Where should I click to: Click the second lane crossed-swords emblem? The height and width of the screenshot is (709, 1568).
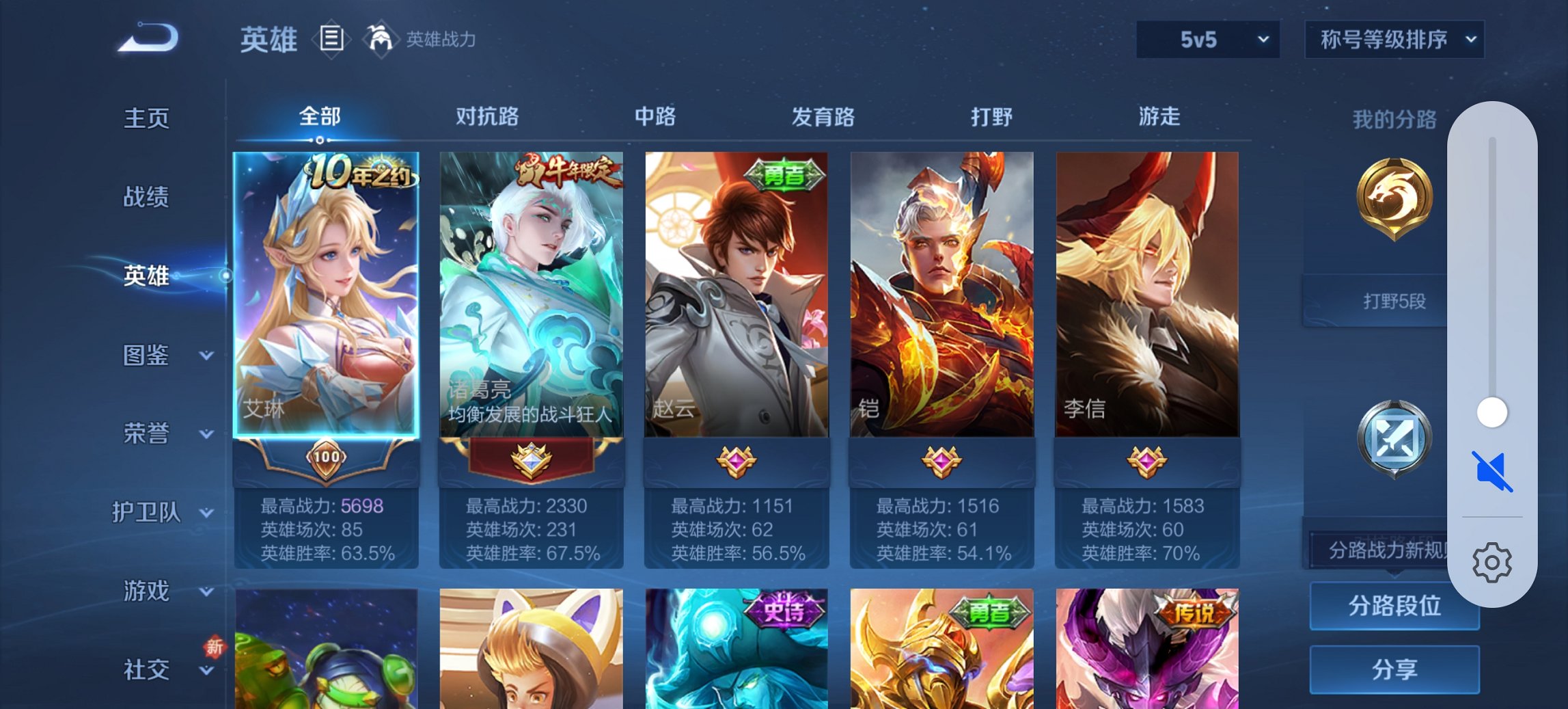click(x=1395, y=438)
